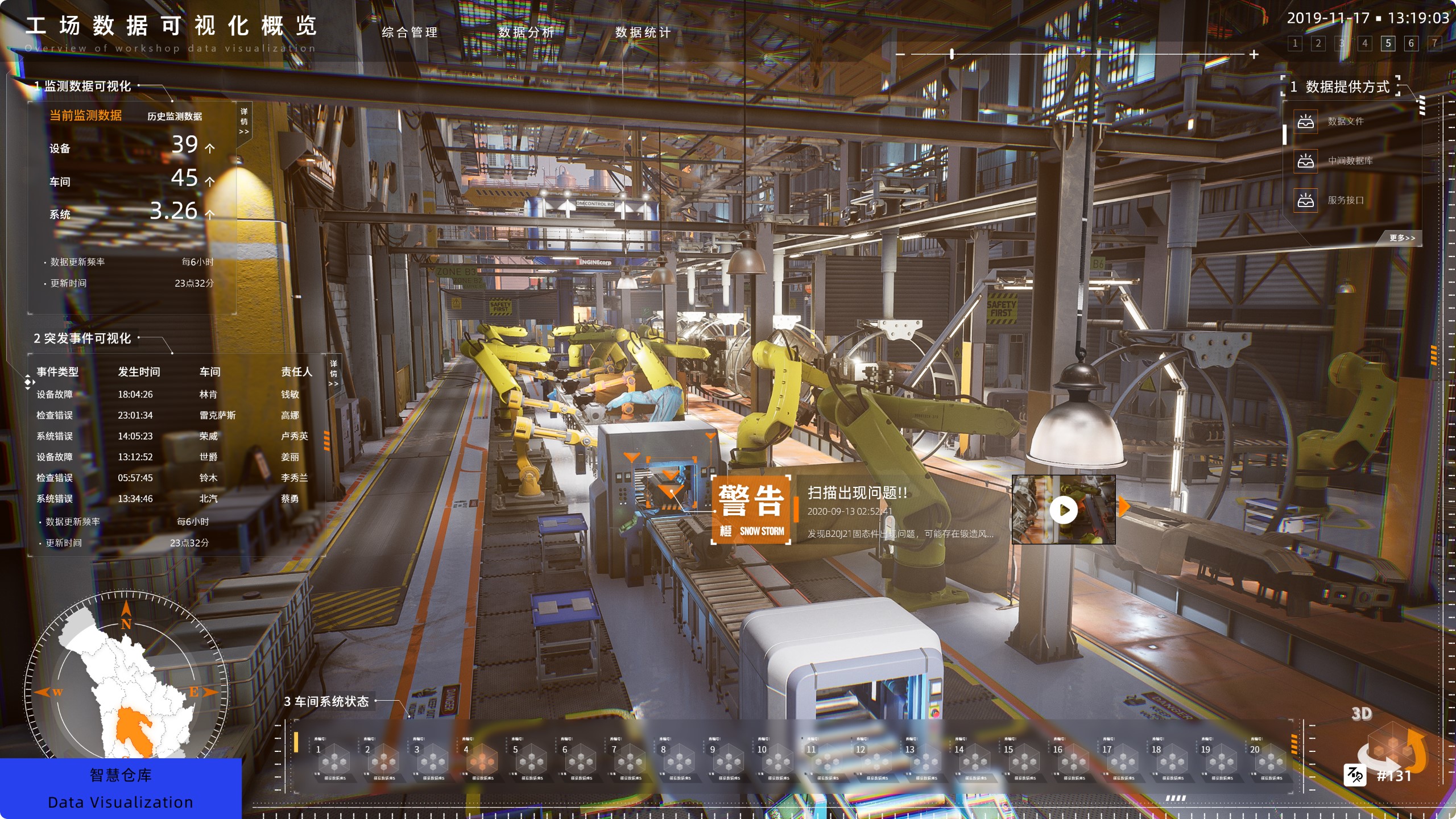
Task: Choose workshop unit 20 status tile
Action: (1269, 759)
